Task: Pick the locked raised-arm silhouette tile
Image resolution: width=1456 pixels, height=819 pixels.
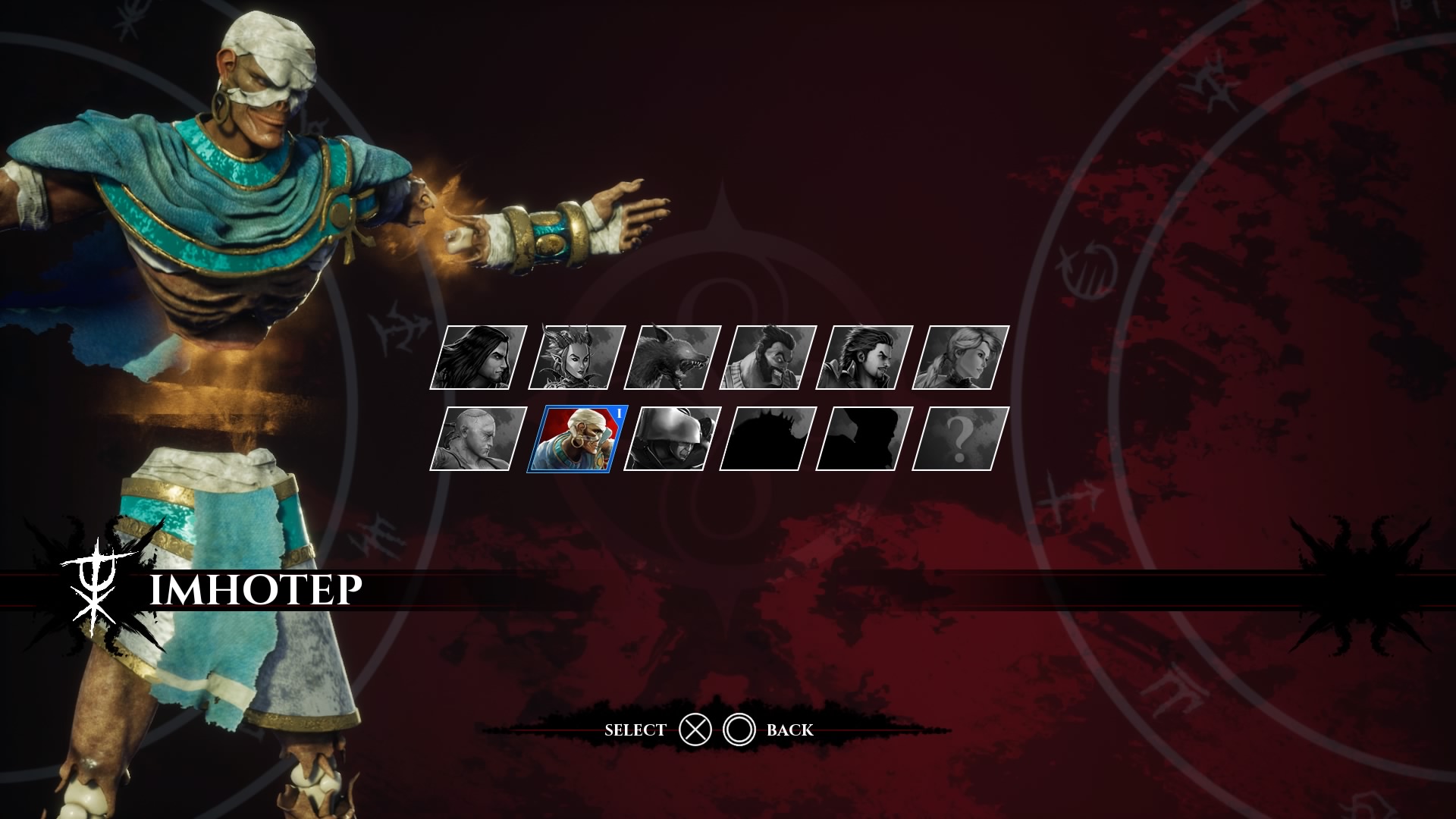Action: pyautogui.click(x=864, y=439)
